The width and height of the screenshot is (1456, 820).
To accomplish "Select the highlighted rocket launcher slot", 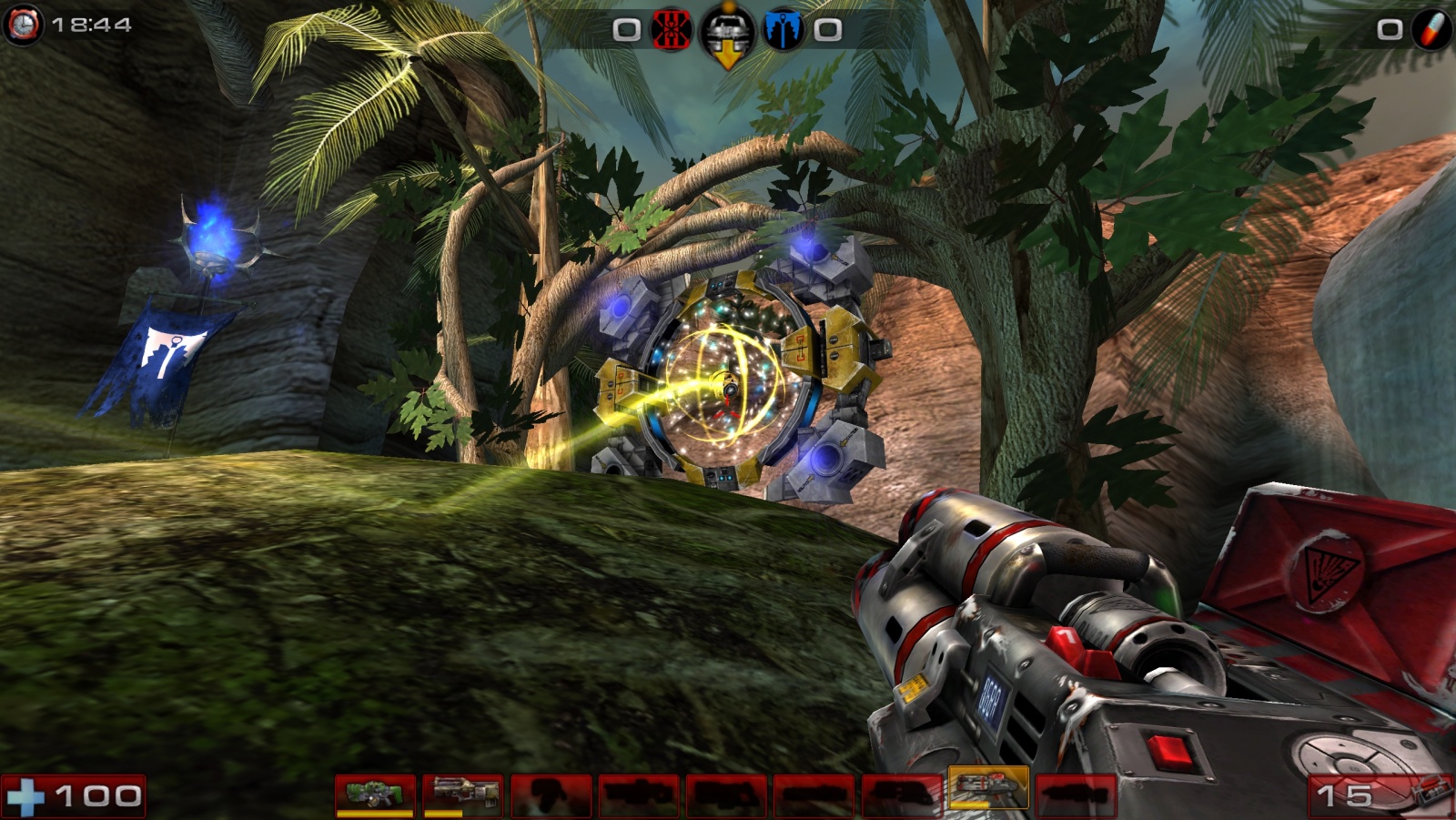I will click(988, 788).
